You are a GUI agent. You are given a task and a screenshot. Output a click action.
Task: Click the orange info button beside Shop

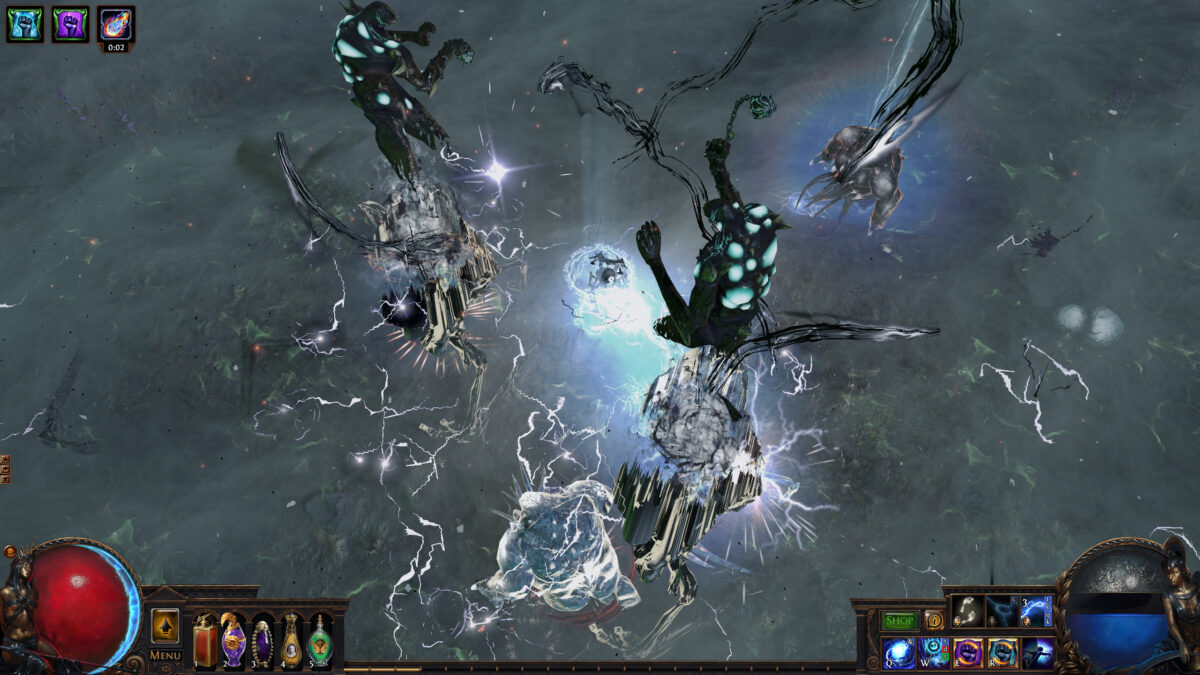point(933,620)
